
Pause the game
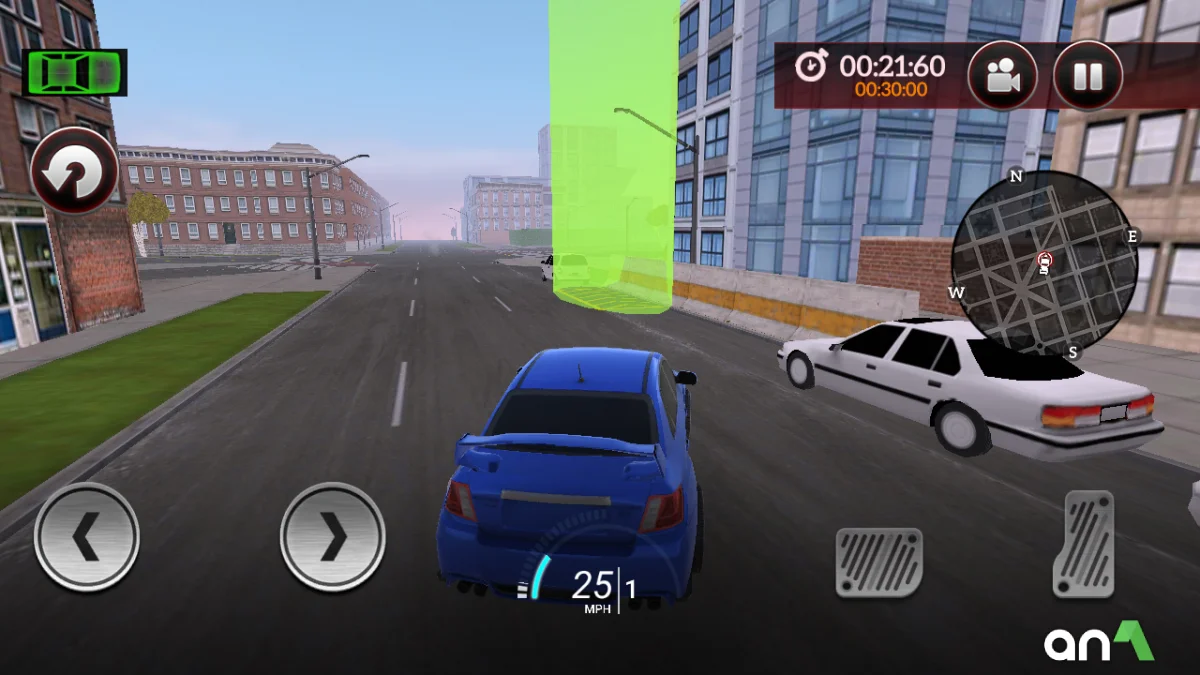tap(1088, 76)
